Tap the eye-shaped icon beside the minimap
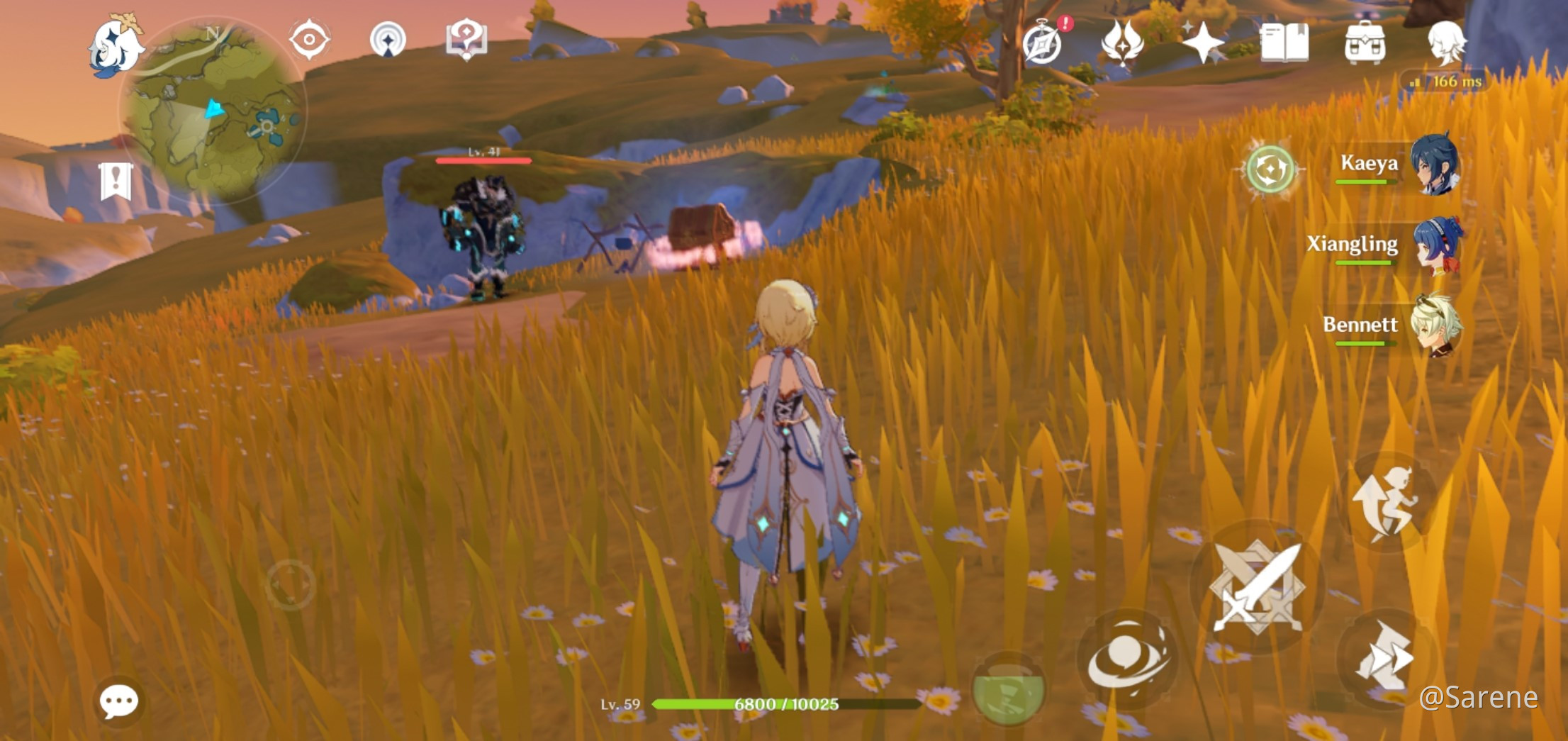 coord(309,39)
